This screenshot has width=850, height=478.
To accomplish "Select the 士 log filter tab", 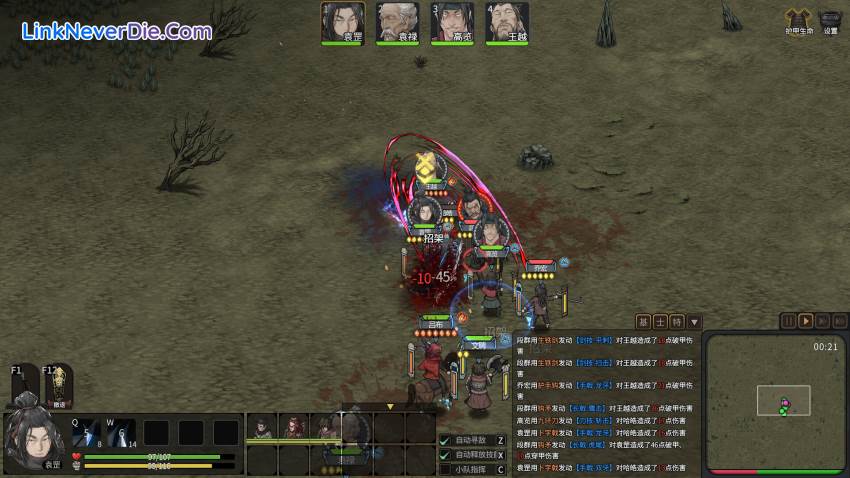I will (x=661, y=322).
